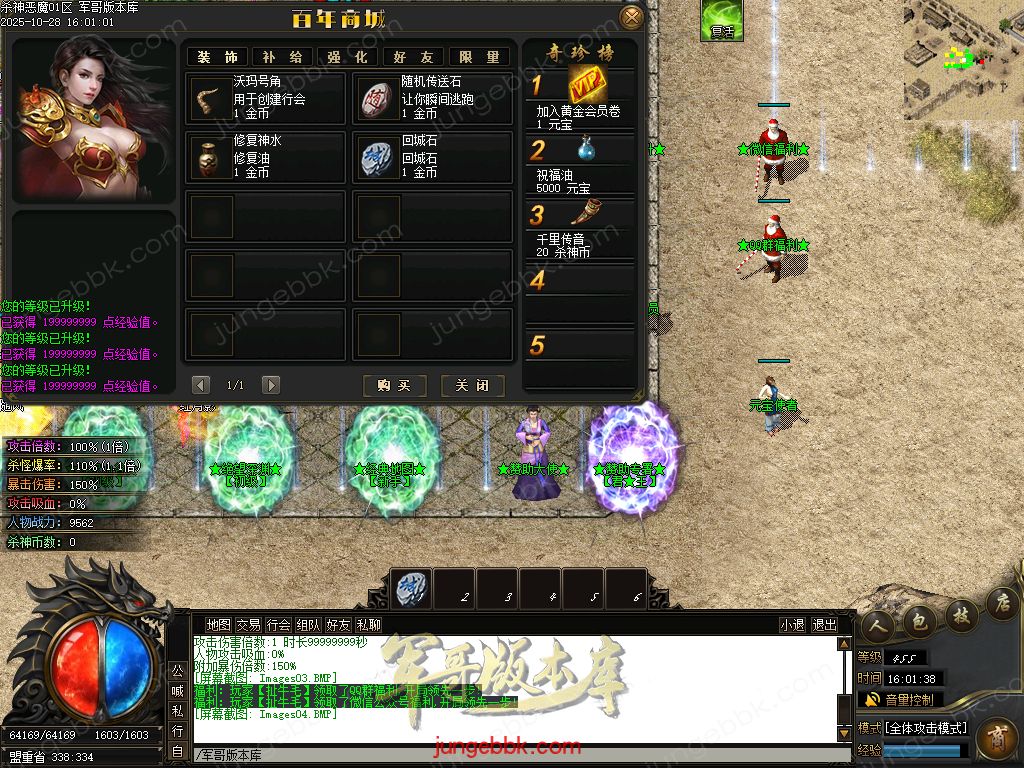
Task: Go to the next shop page arrow
Action: [x=271, y=385]
